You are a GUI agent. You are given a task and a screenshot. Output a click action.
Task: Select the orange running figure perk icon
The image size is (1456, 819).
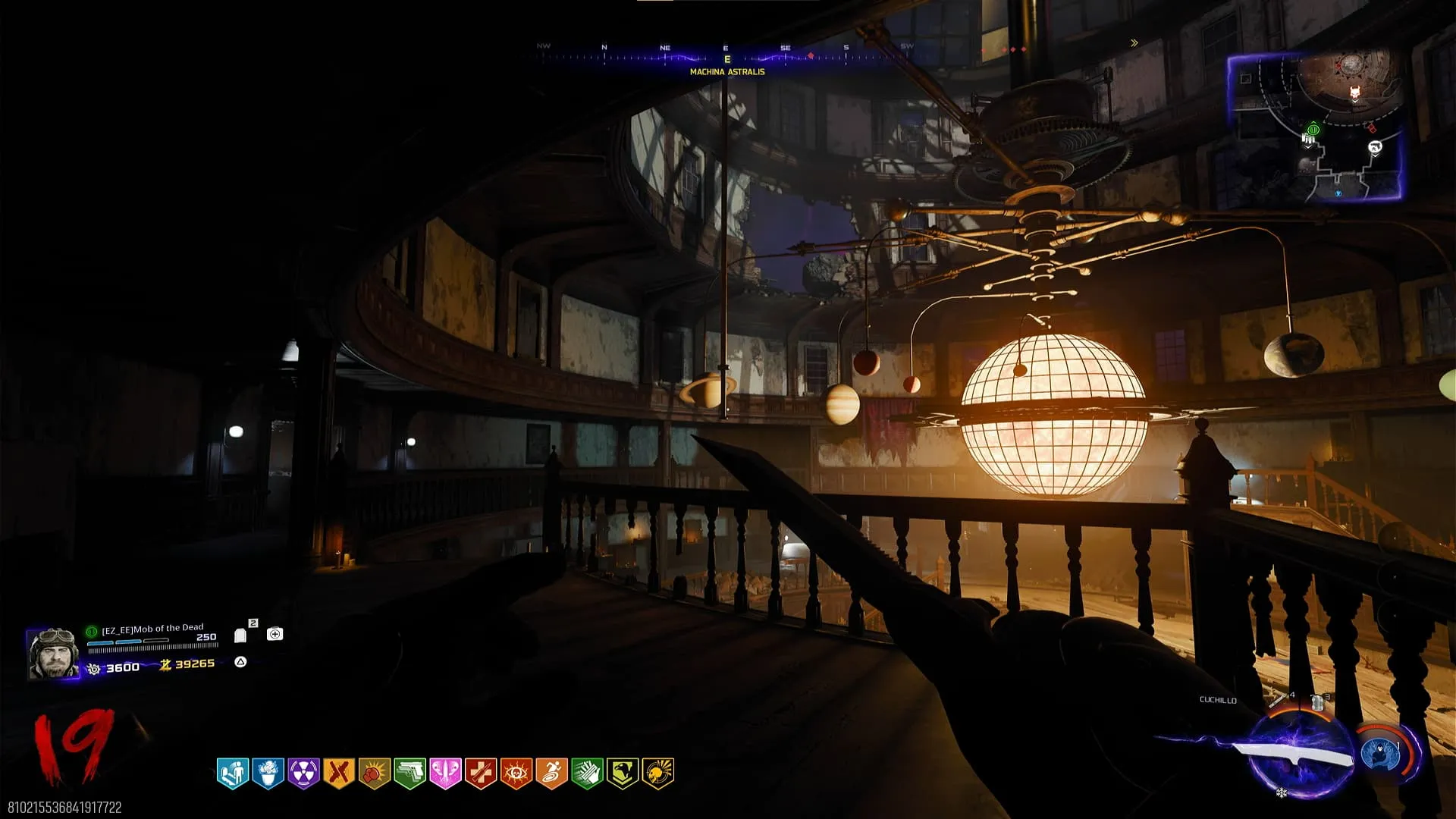[x=551, y=773]
